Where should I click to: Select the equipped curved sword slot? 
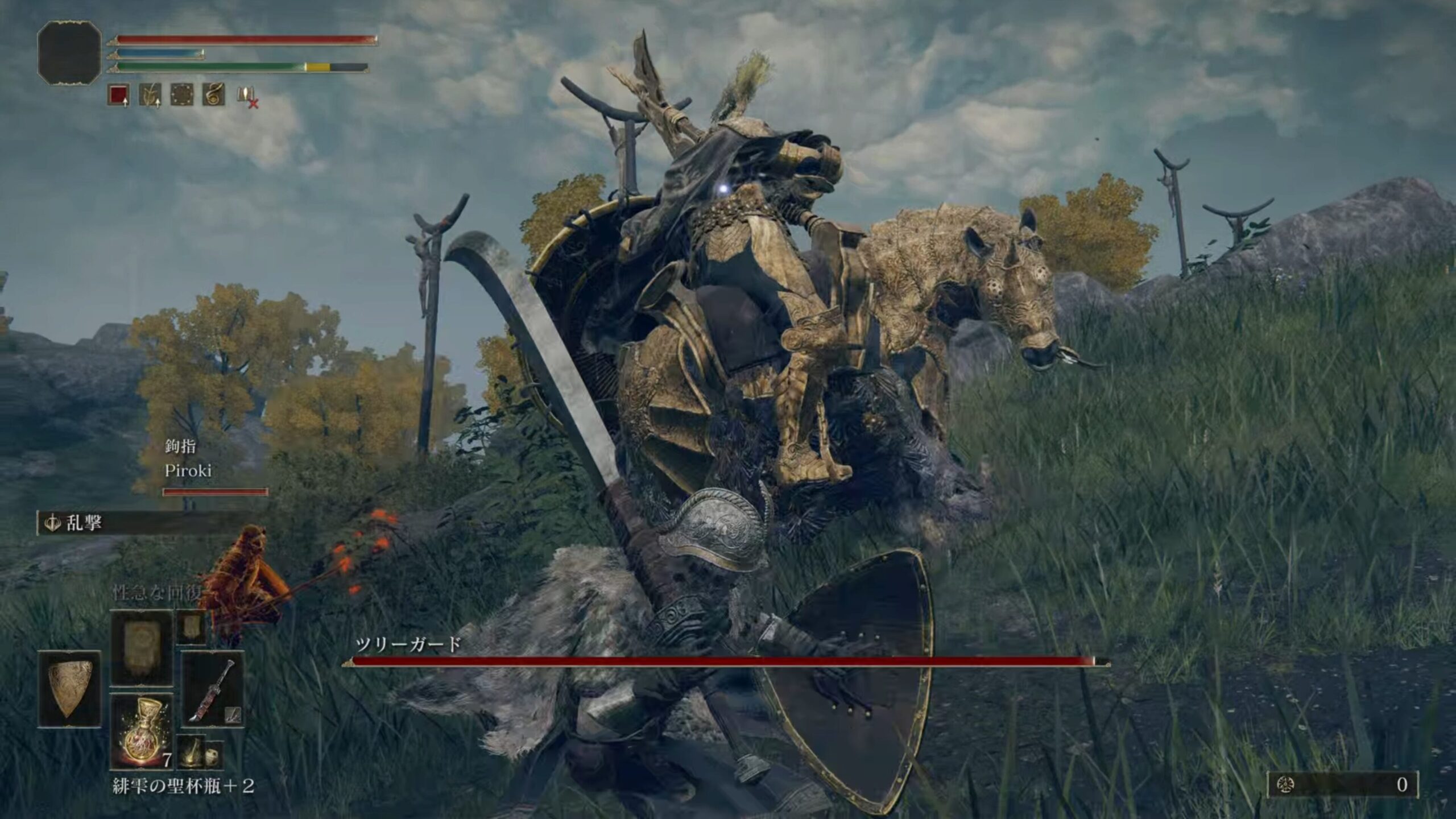coord(212,689)
